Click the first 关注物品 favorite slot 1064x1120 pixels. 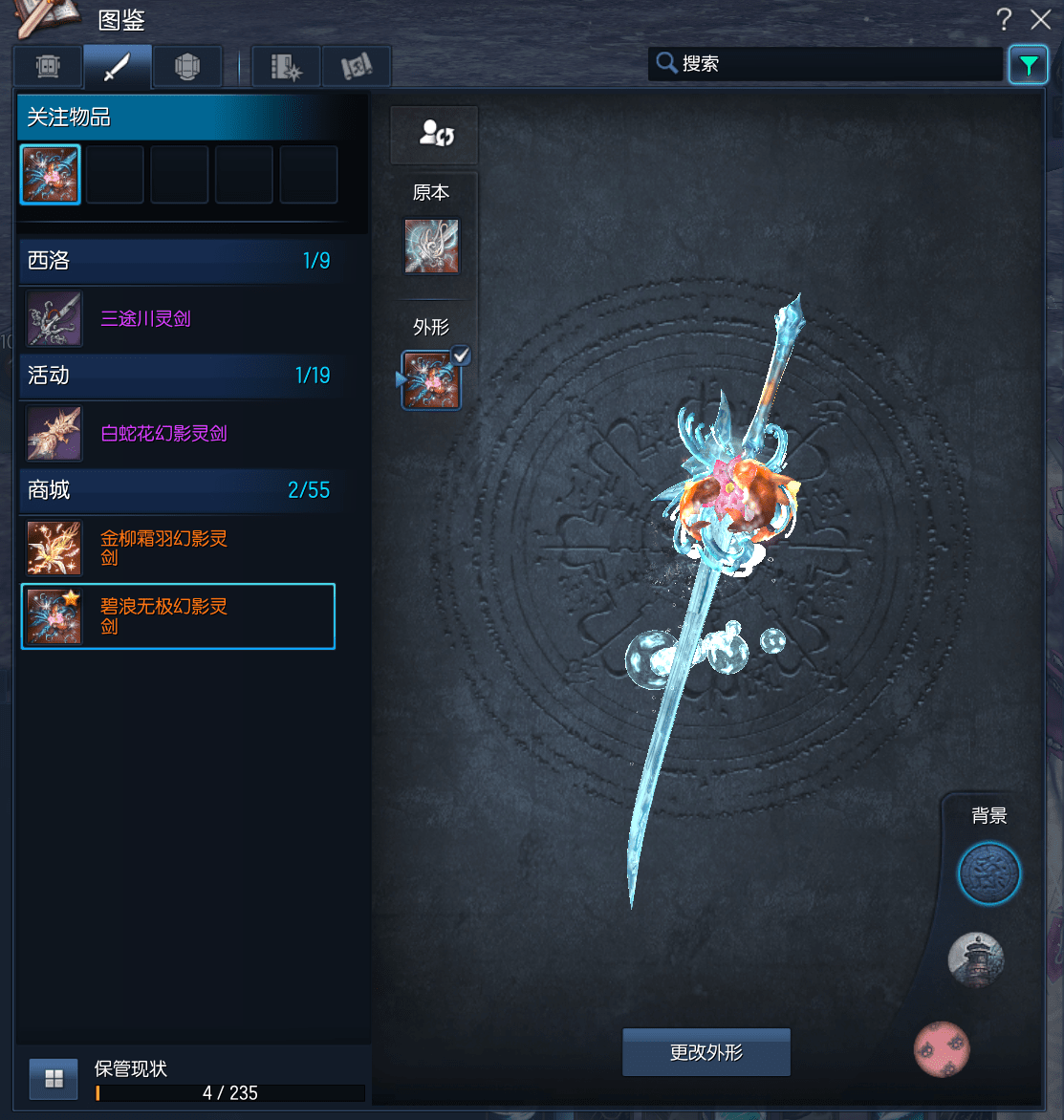[x=51, y=175]
